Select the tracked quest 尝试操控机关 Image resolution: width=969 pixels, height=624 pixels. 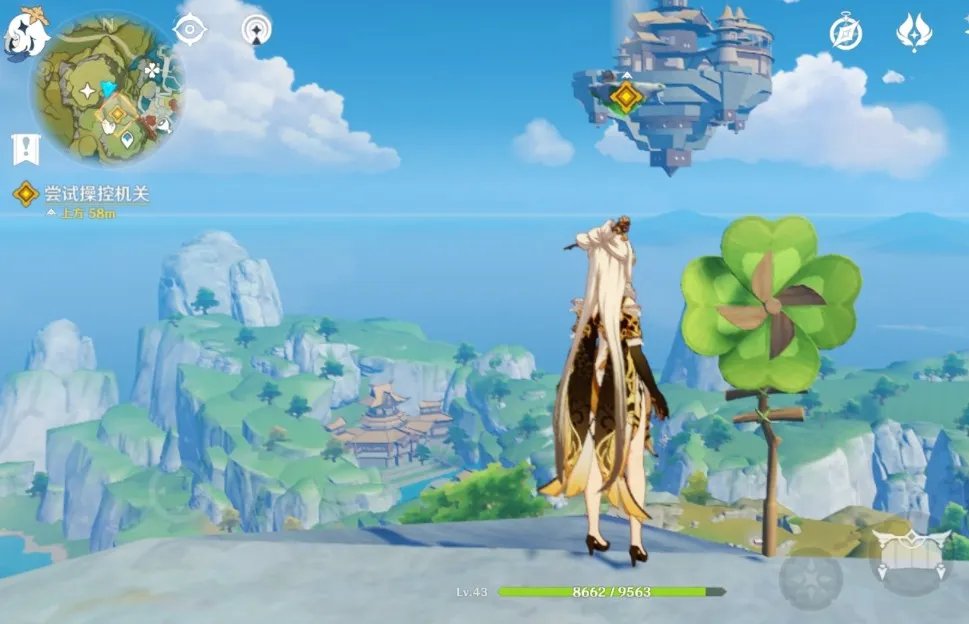[x=95, y=194]
